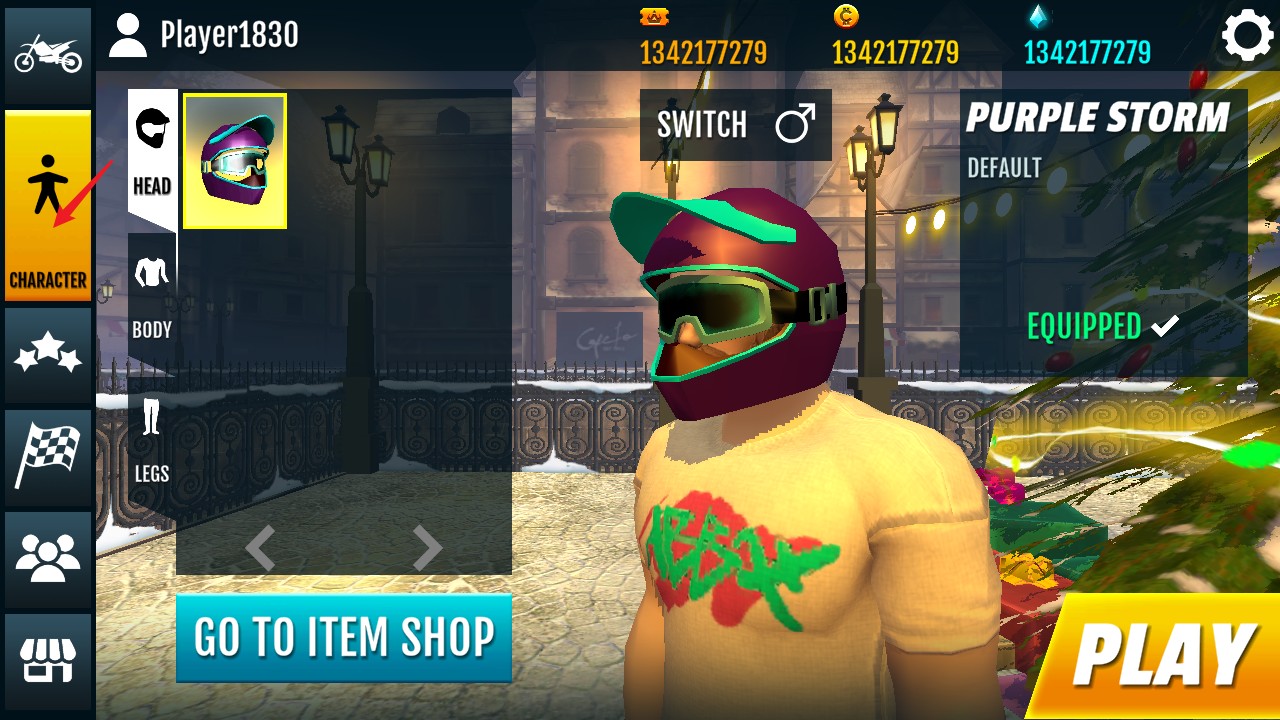Open settings with the gear icon
The width and height of the screenshot is (1280, 720).
[1246, 37]
